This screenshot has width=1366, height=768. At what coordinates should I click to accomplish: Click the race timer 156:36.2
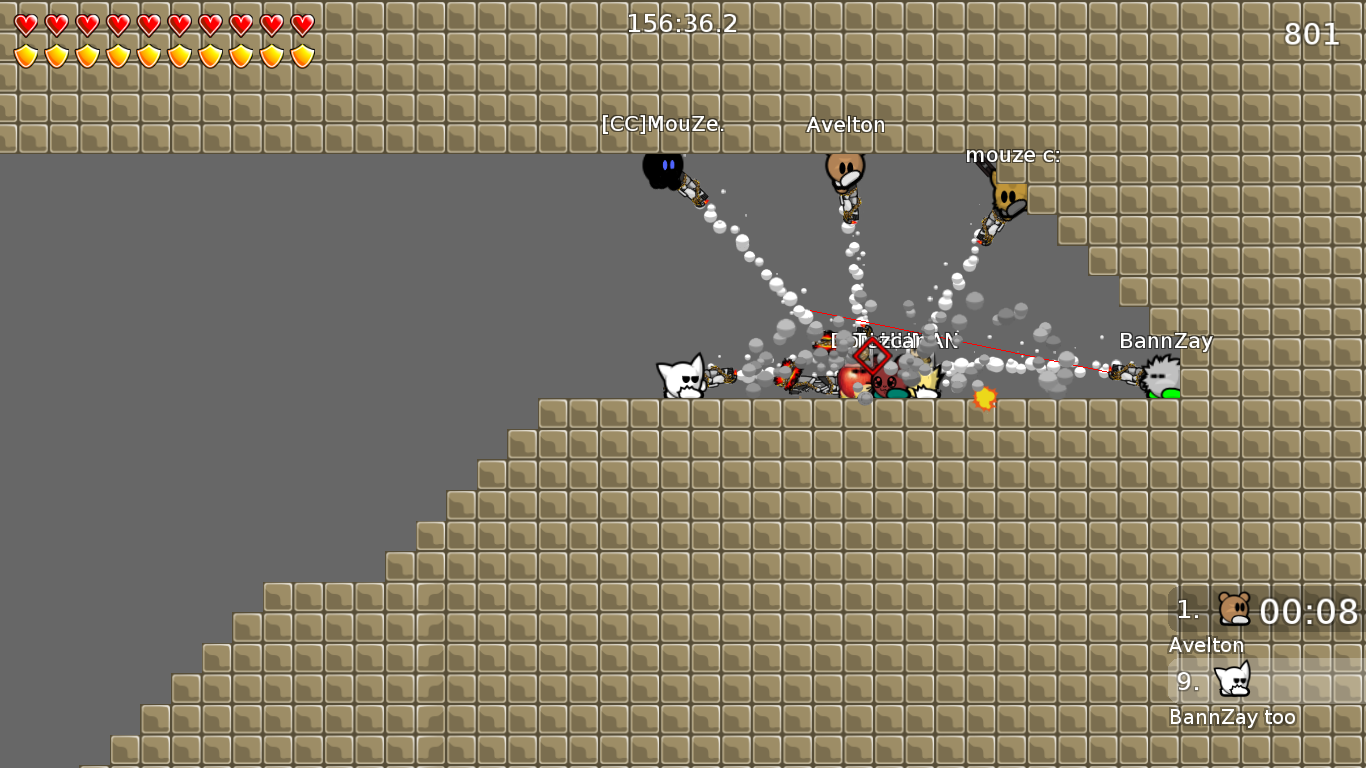pos(680,23)
